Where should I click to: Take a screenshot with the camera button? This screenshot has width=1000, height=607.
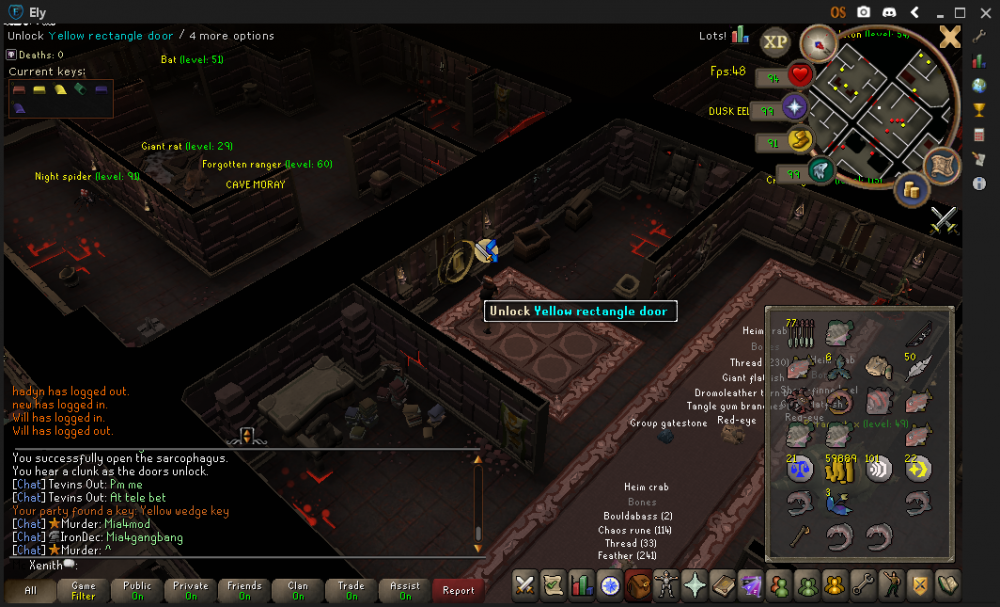pyautogui.click(x=864, y=12)
